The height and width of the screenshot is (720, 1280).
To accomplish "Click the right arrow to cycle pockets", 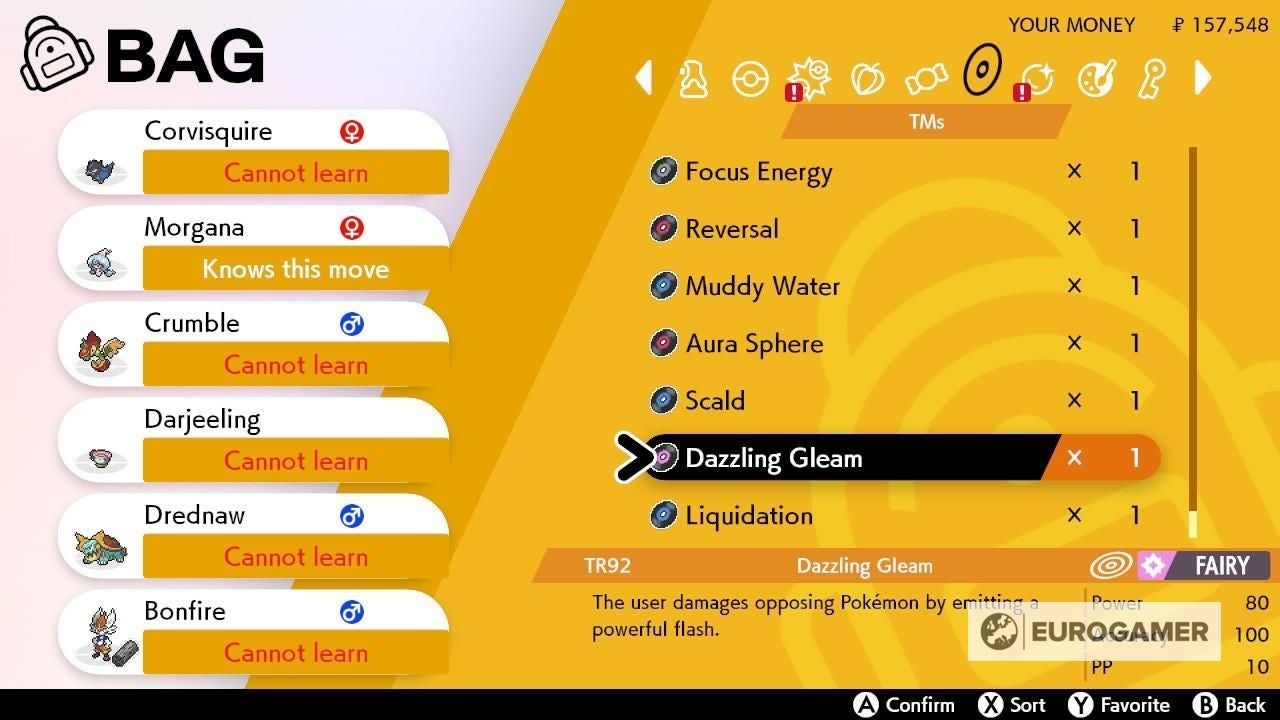I will (1202, 77).
